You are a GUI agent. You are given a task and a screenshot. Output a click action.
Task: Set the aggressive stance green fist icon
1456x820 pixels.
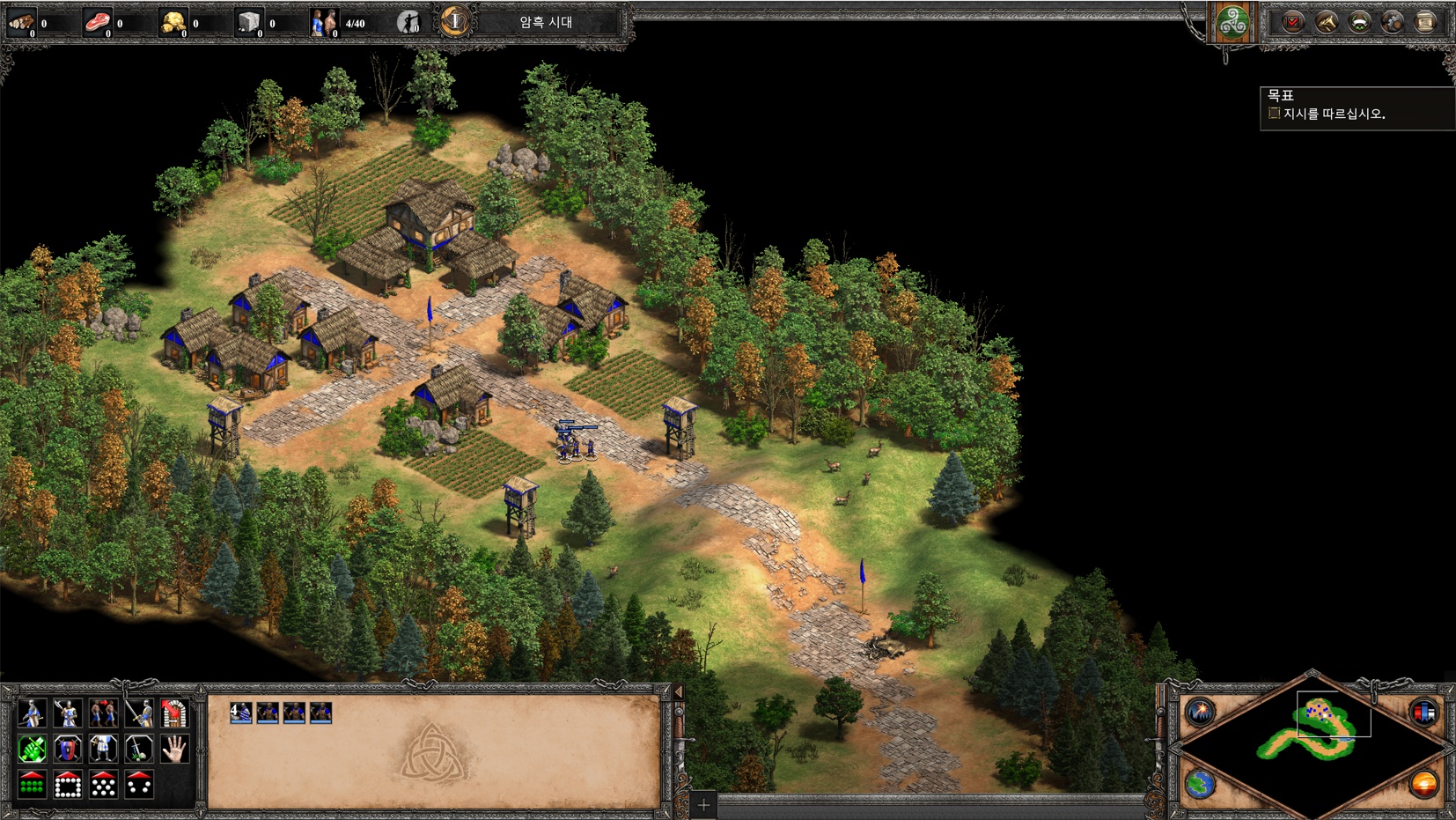32,749
